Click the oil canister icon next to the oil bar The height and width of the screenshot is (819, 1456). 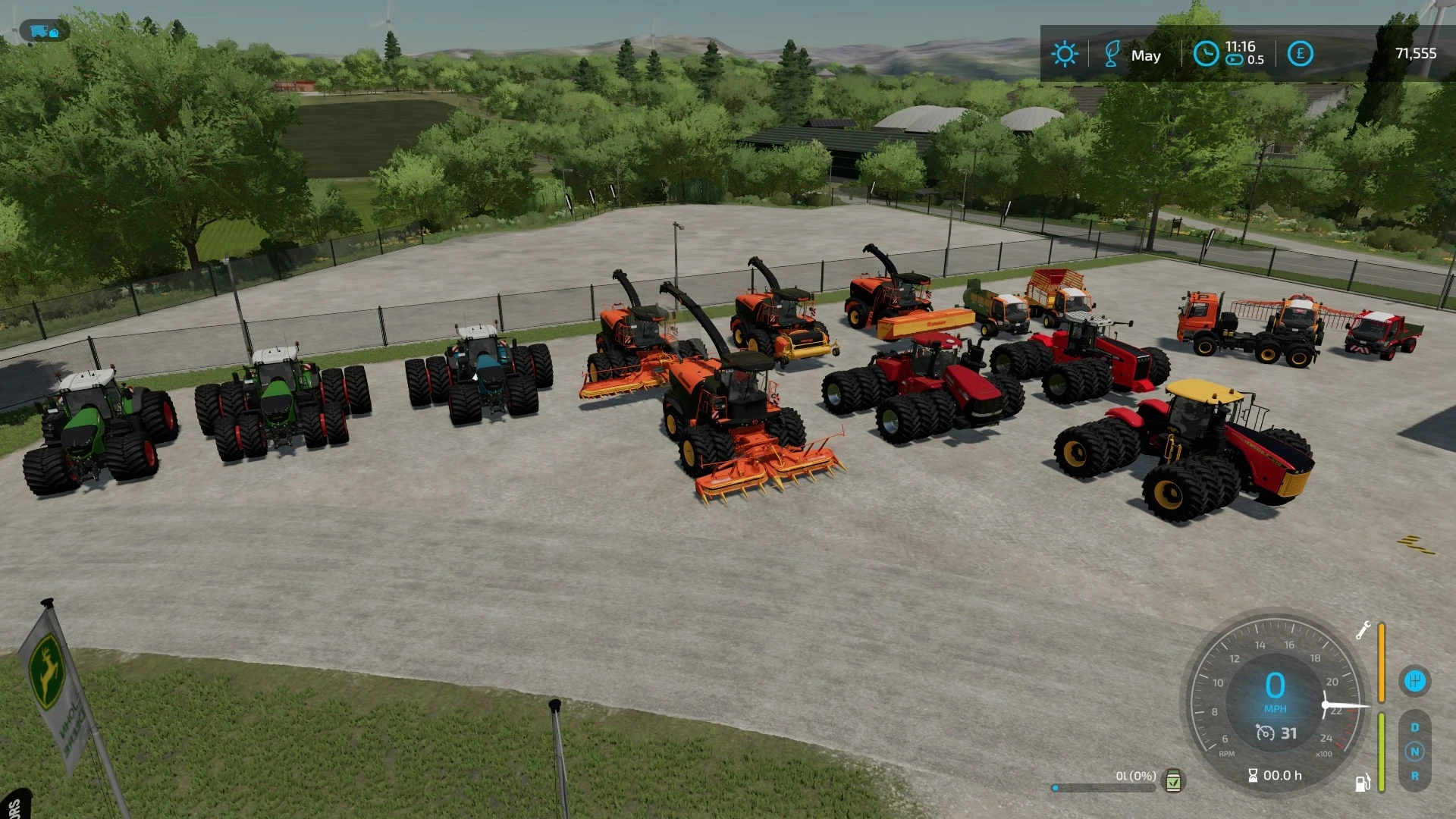pyautogui.click(x=1173, y=781)
